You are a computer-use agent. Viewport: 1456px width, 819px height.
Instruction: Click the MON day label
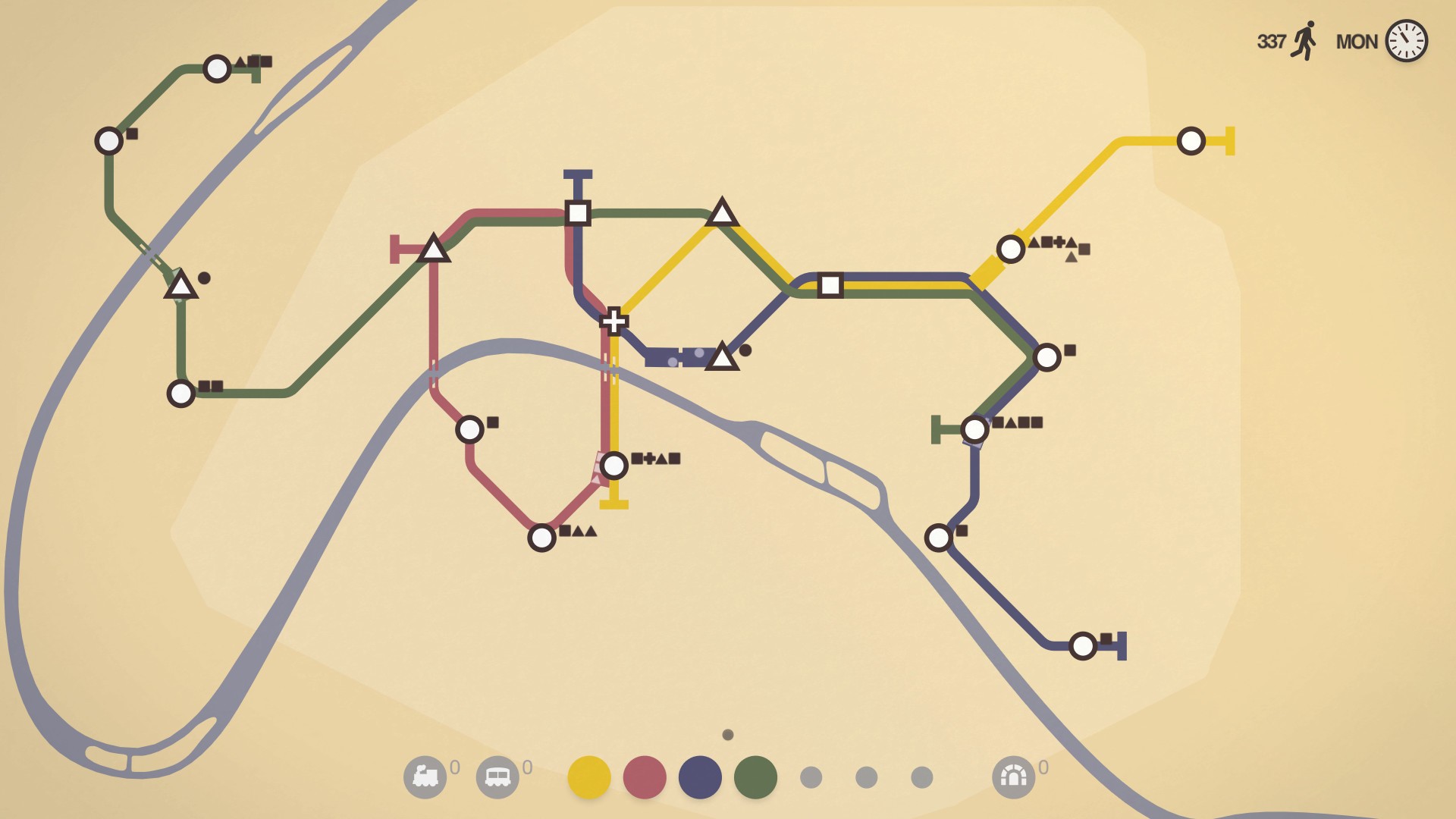click(1357, 42)
